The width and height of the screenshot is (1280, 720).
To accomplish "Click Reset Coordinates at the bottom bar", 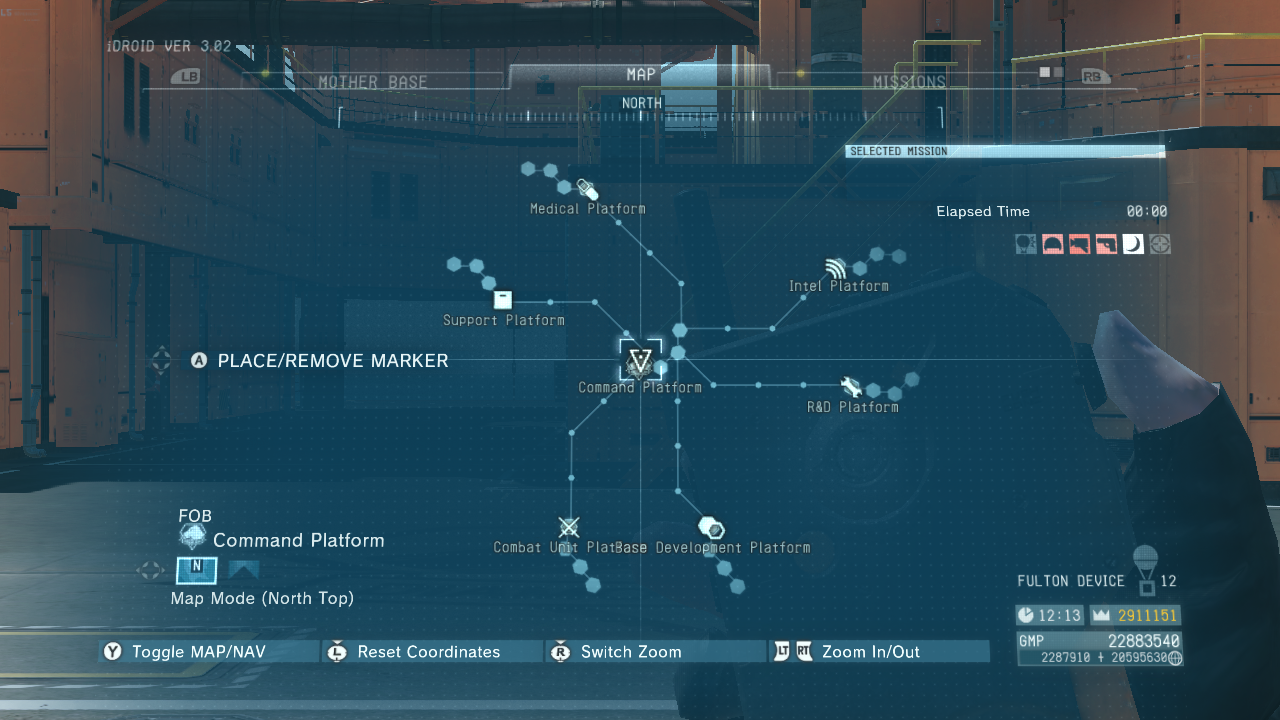I will [x=430, y=651].
